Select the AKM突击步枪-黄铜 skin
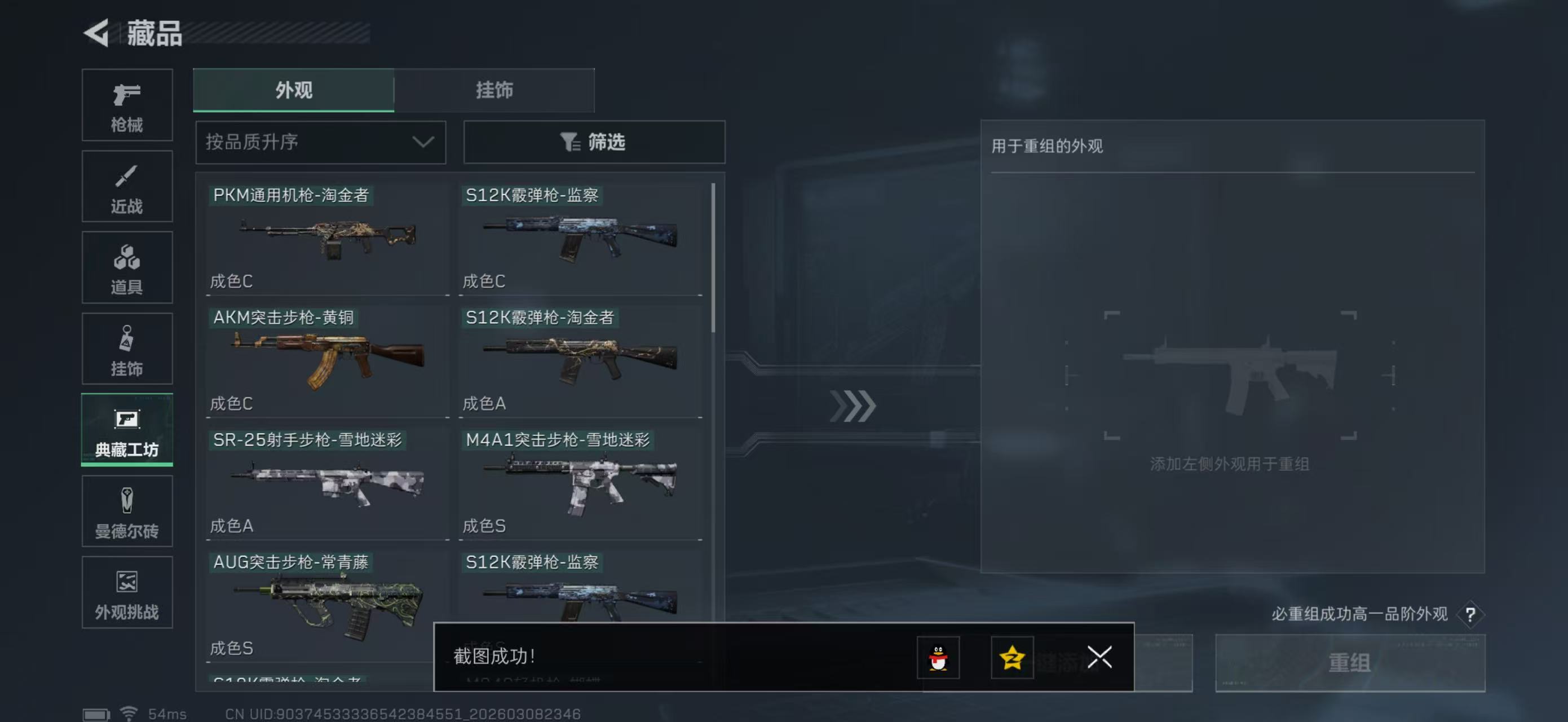Image resolution: width=1568 pixels, height=722 pixels. click(x=327, y=360)
